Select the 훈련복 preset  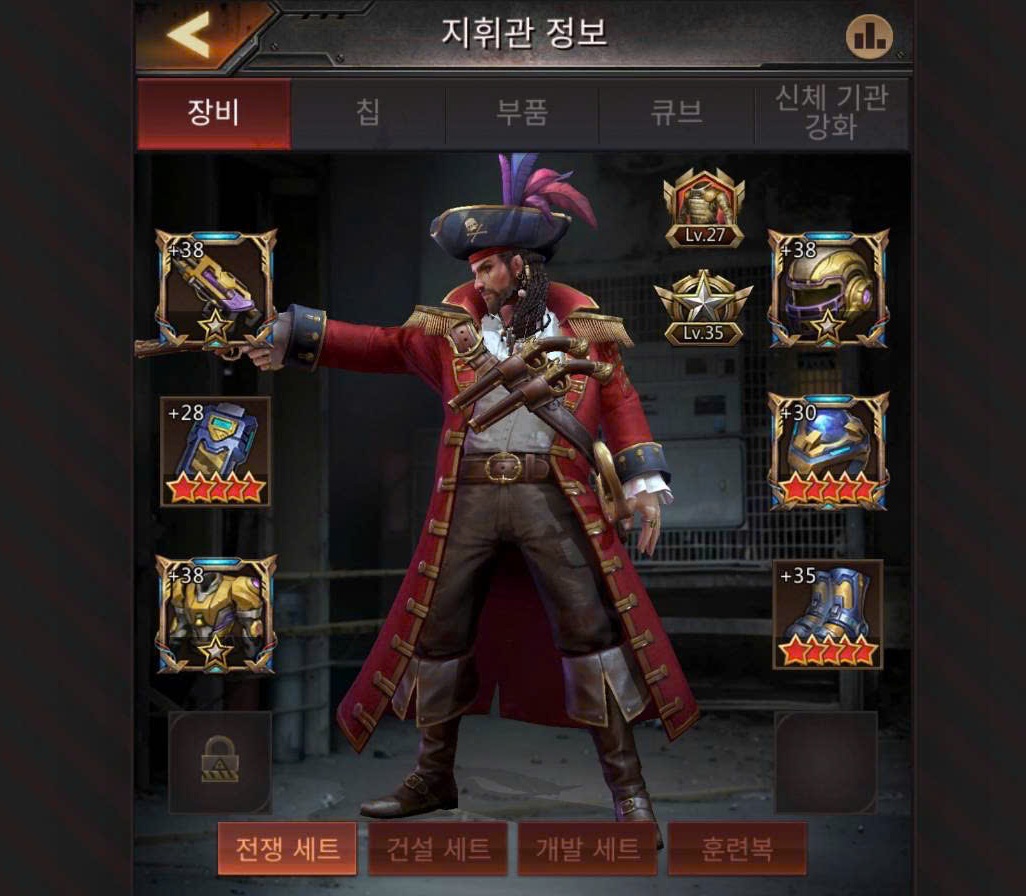click(736, 849)
